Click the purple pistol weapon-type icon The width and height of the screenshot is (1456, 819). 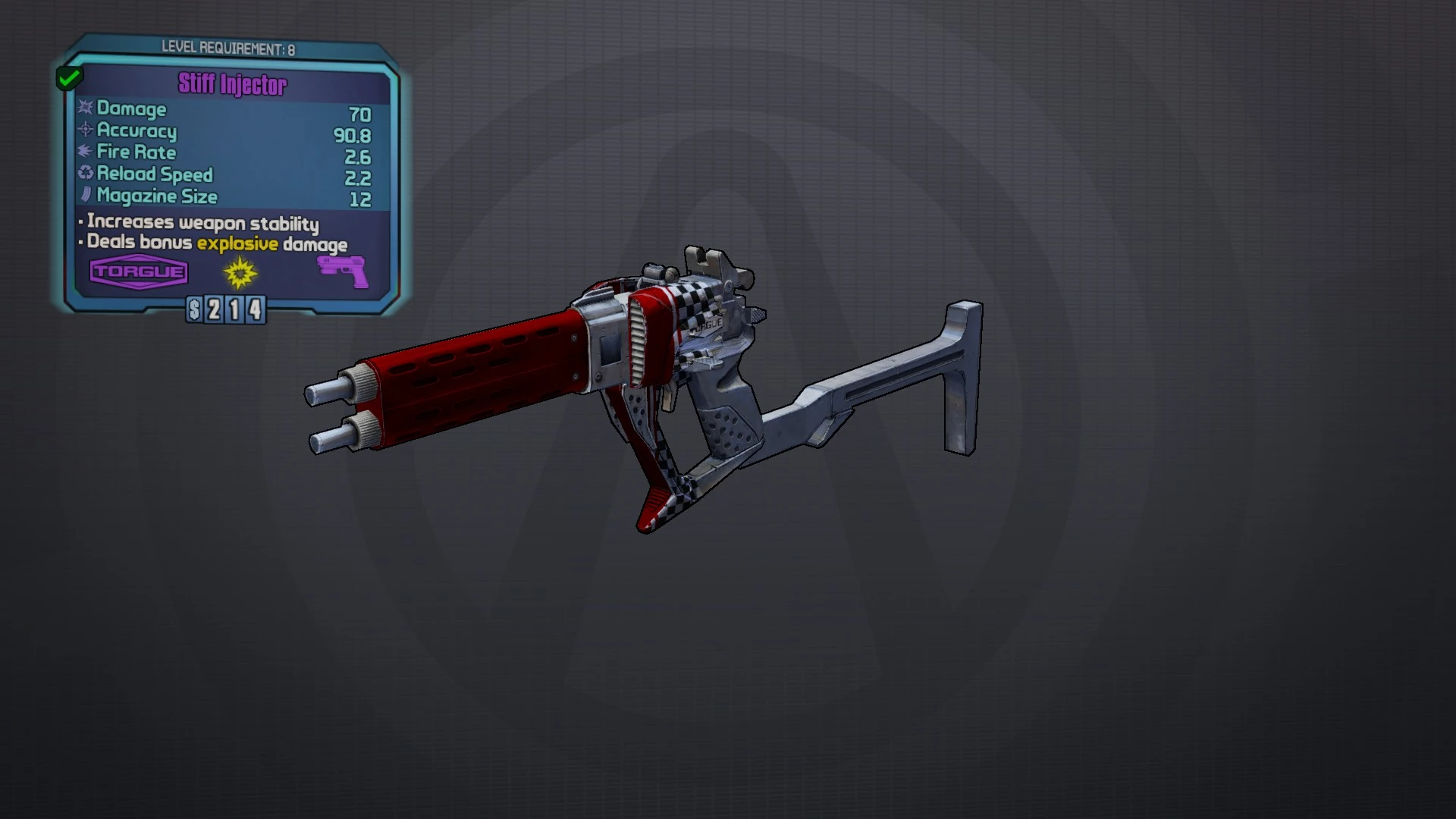tap(344, 271)
